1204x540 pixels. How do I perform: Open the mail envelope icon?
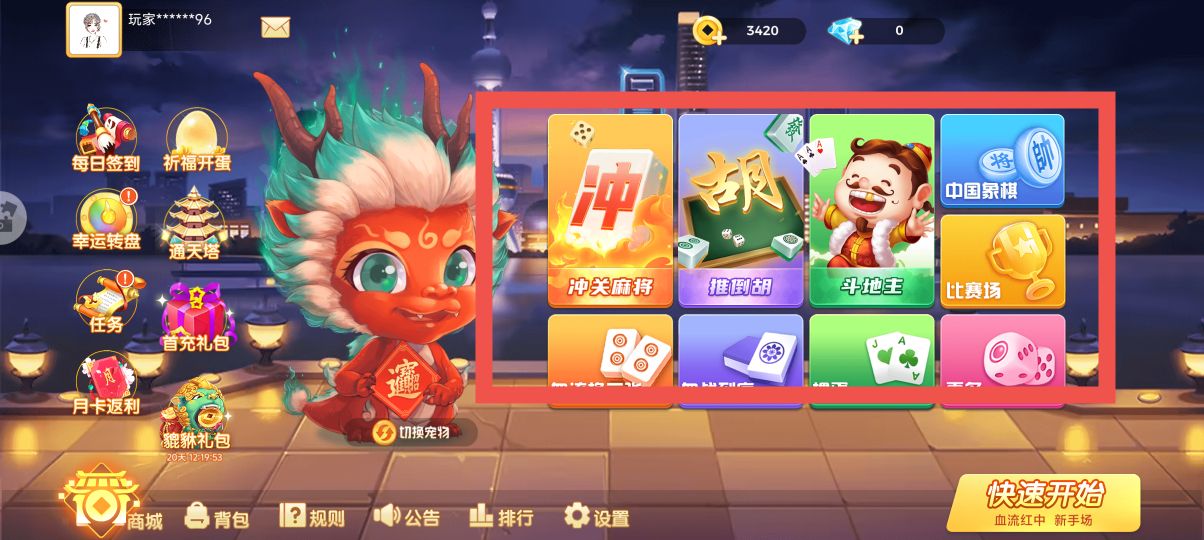[275, 27]
